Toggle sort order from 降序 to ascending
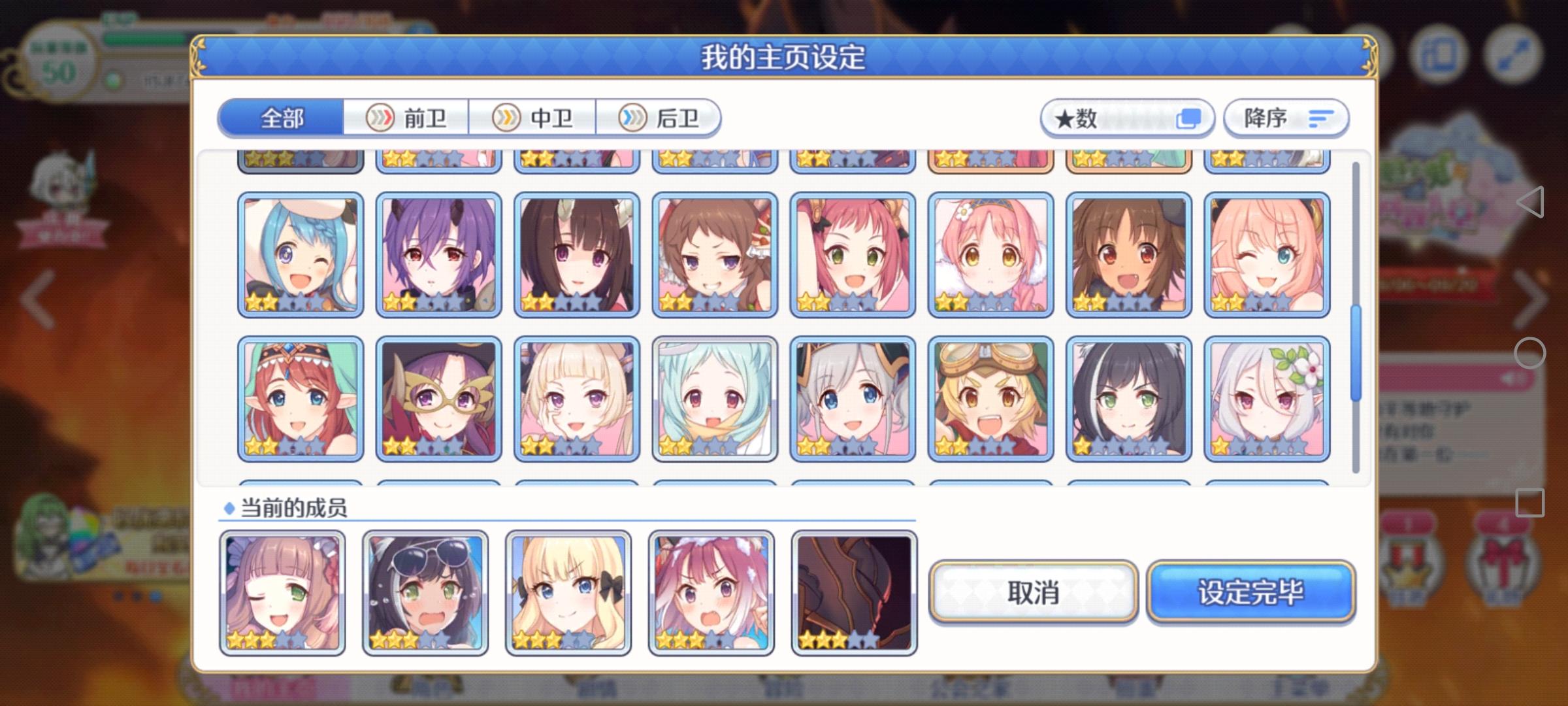Viewport: 1568px width, 706px height. pos(1284,118)
